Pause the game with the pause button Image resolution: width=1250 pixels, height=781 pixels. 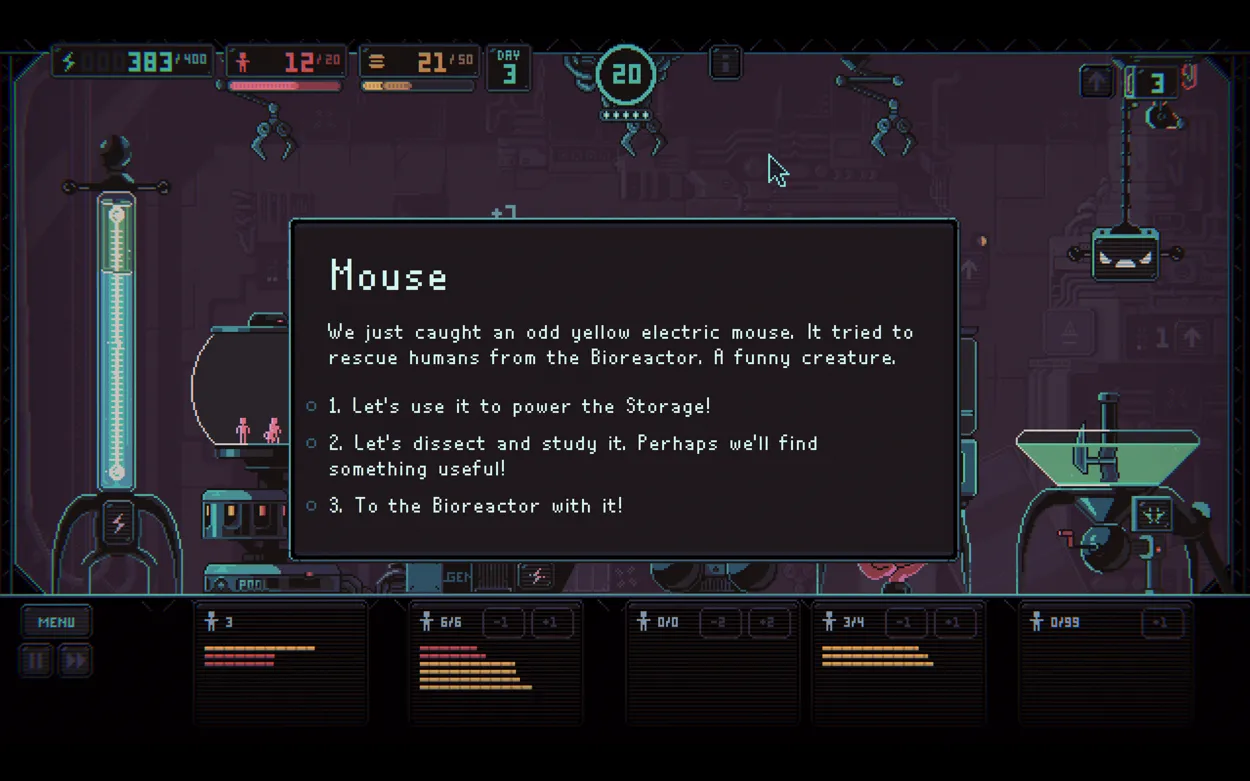click(36, 660)
